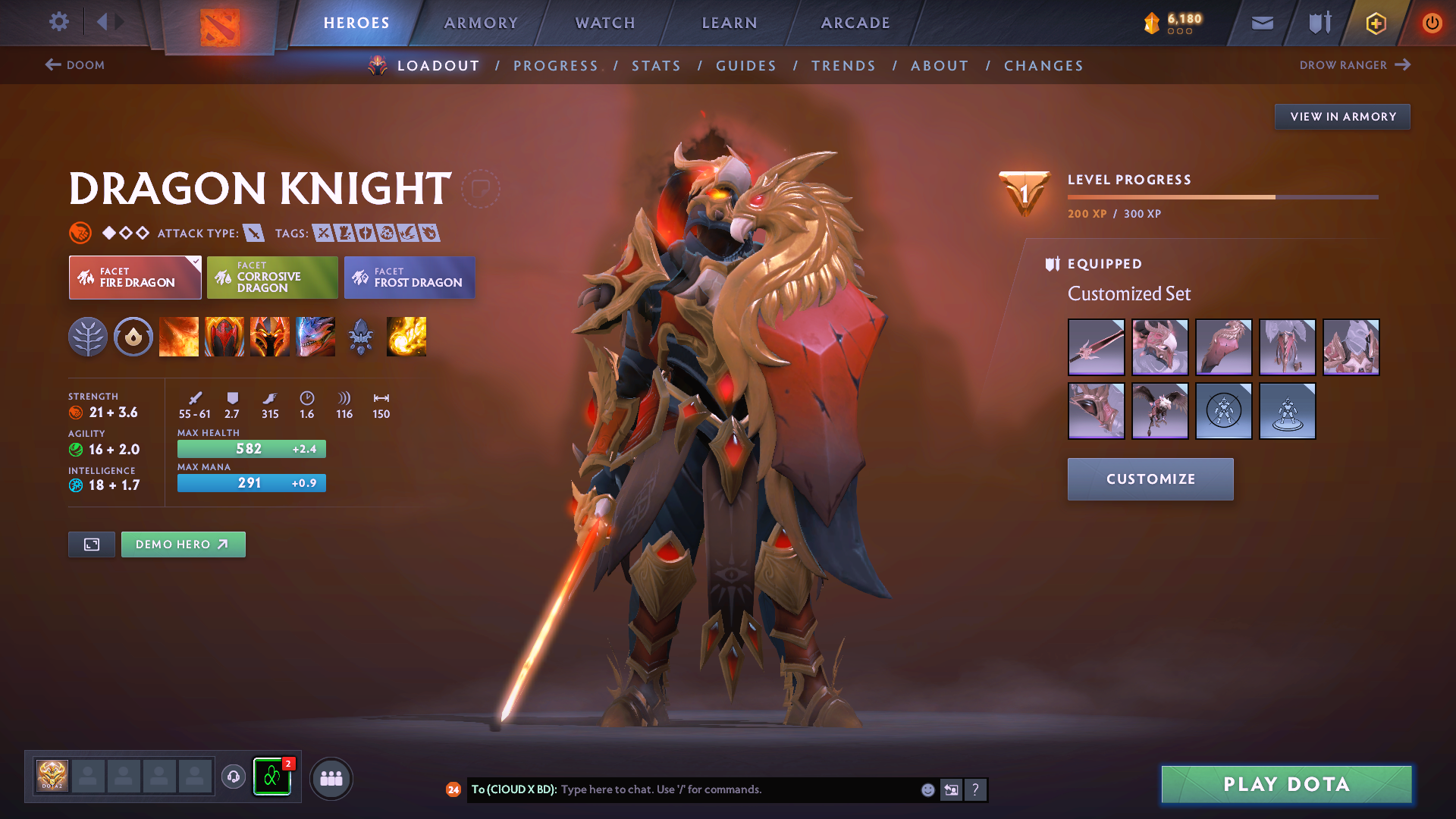Click the settings gear icon
This screenshot has width=1456, height=819.
59,22
